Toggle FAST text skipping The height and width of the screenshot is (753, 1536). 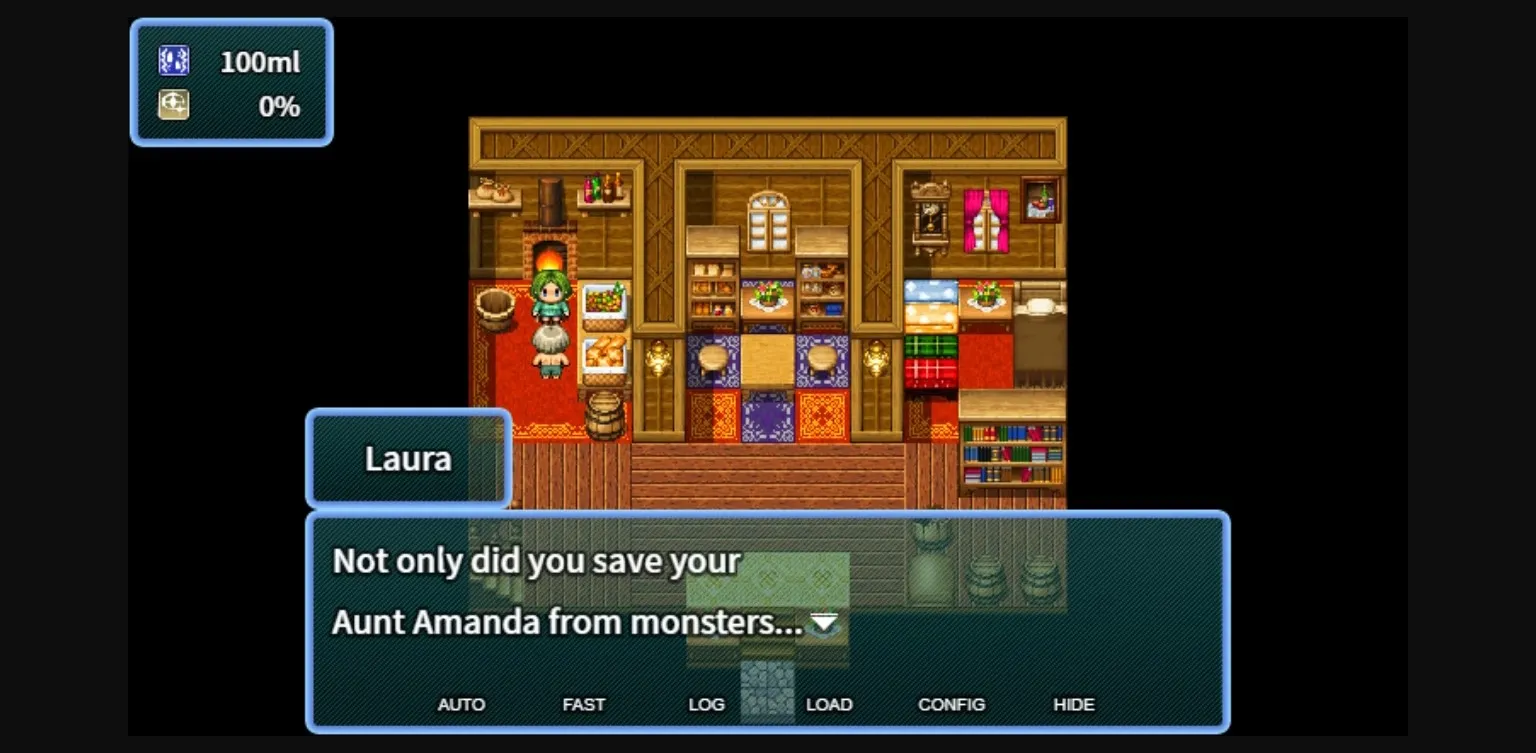[584, 704]
